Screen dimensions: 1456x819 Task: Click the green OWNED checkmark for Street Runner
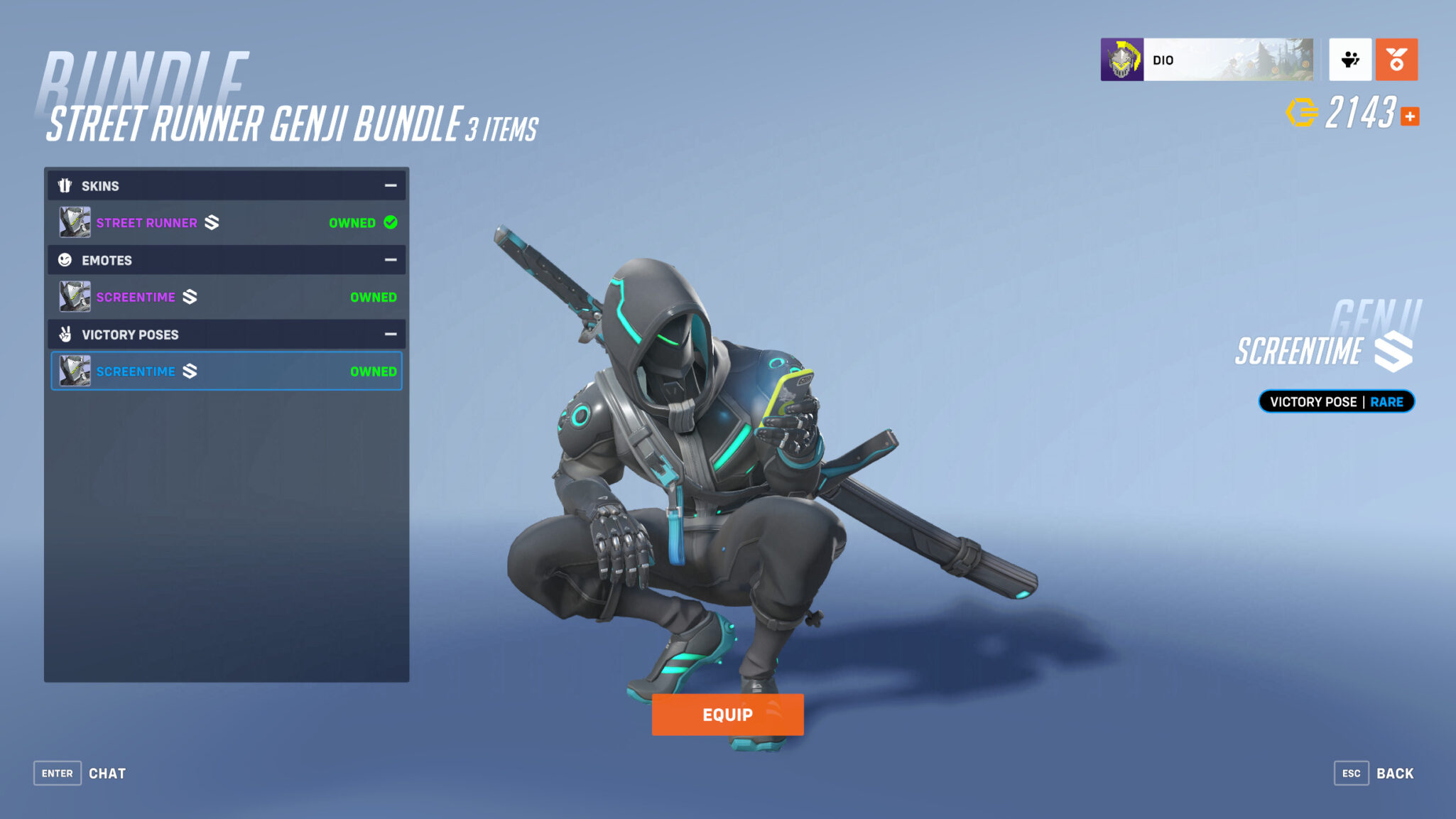[x=390, y=222]
